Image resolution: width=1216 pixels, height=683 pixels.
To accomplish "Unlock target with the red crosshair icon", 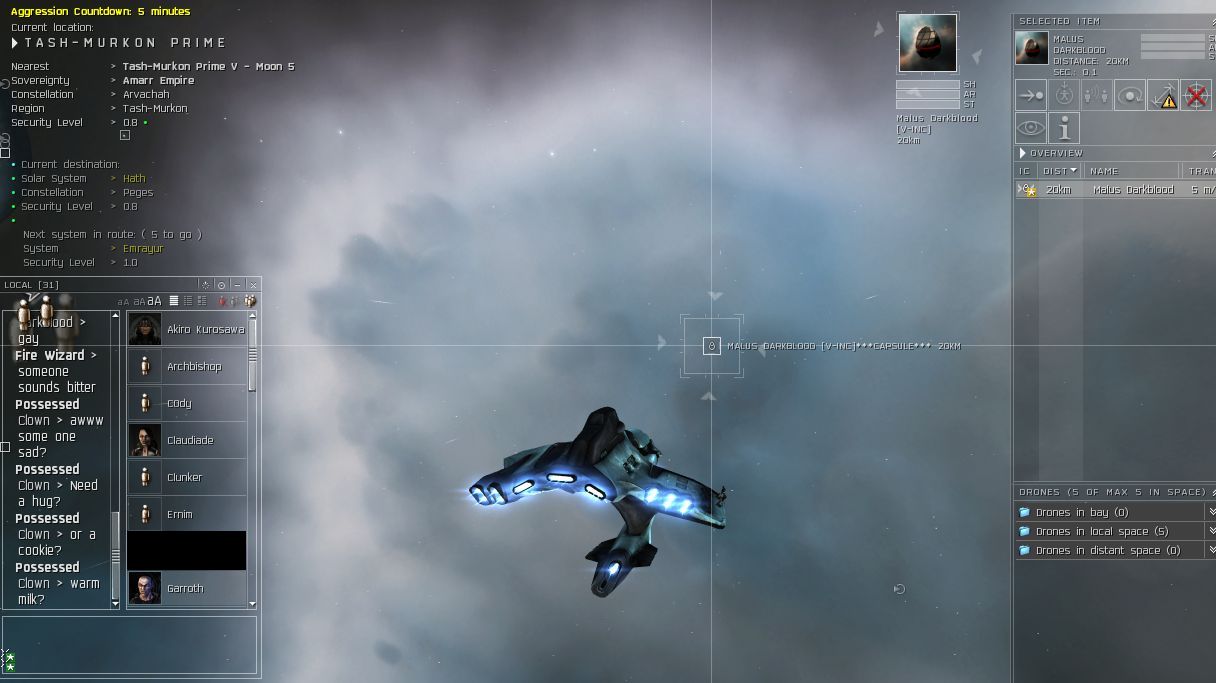I will click(1195, 95).
